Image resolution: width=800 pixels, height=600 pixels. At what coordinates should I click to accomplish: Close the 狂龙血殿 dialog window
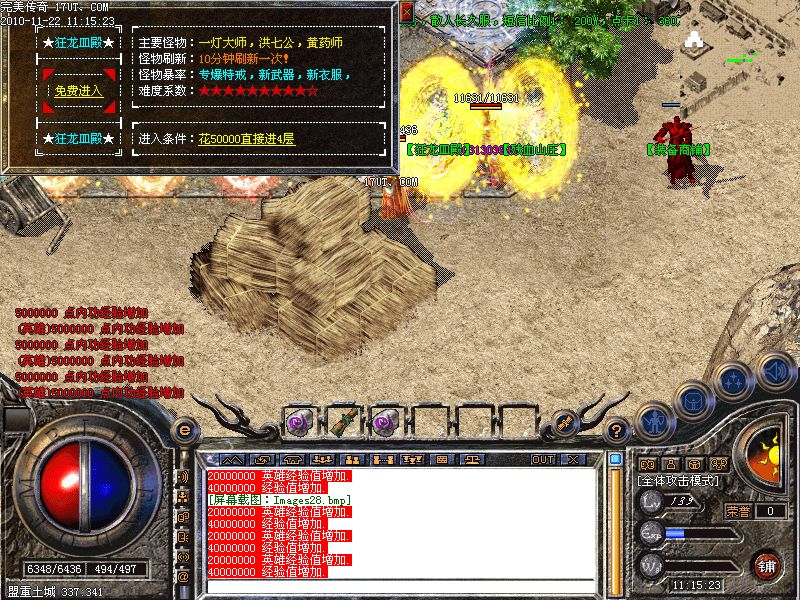(x=406, y=13)
